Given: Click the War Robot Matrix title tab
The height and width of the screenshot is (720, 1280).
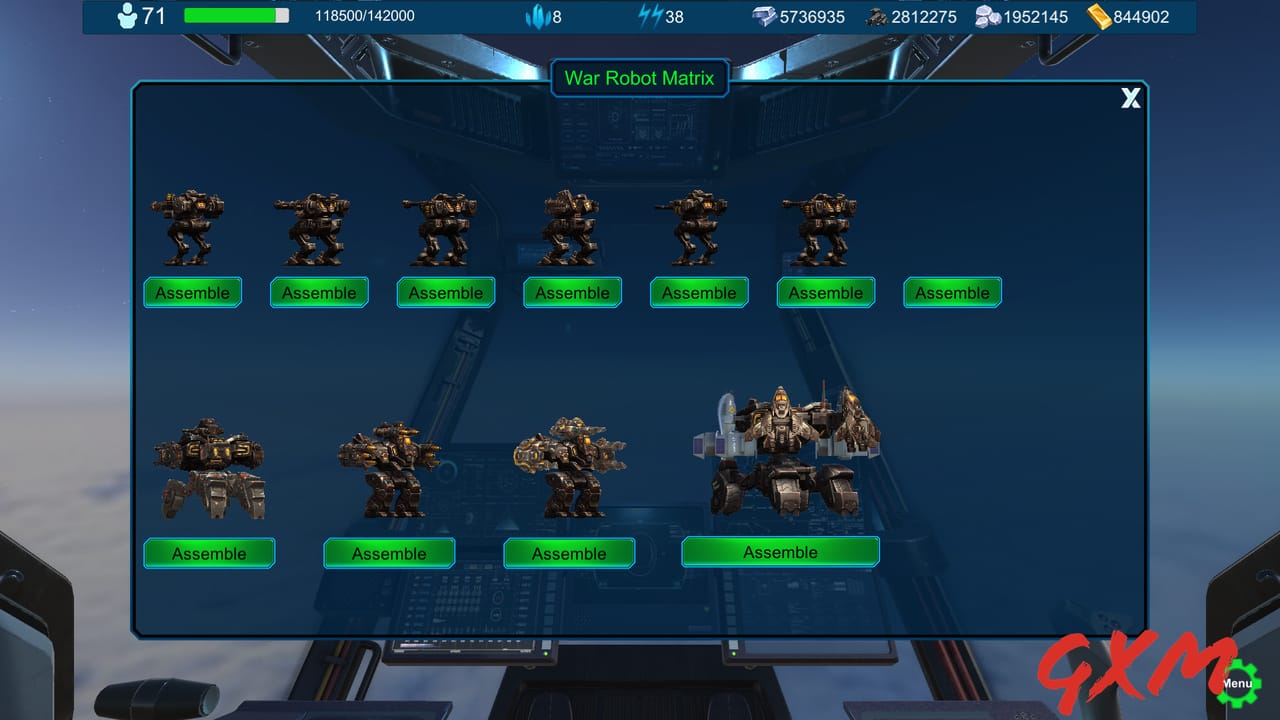Looking at the screenshot, I should tap(640, 78).
